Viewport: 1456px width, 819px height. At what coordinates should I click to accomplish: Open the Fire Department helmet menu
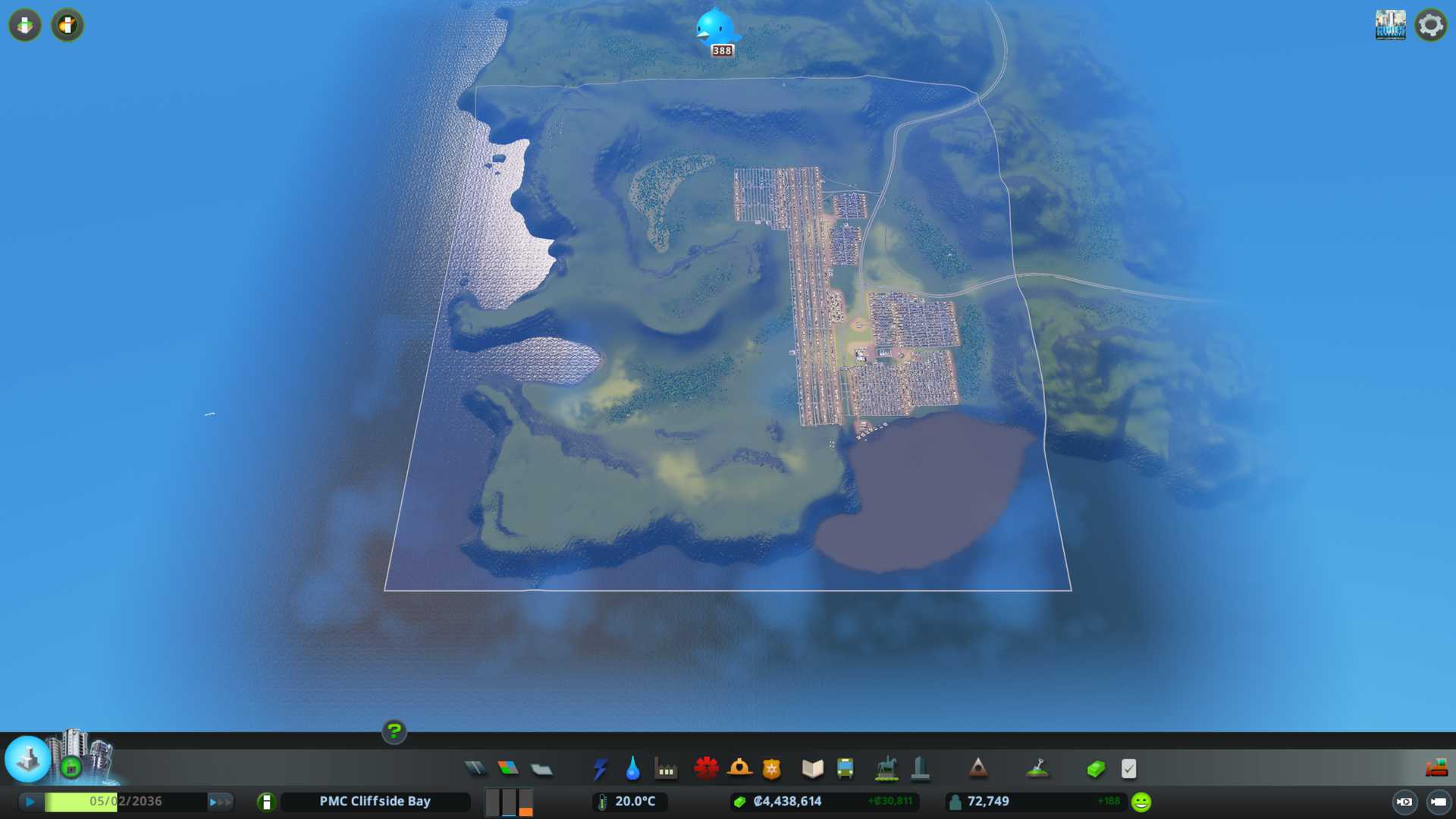tap(739, 769)
